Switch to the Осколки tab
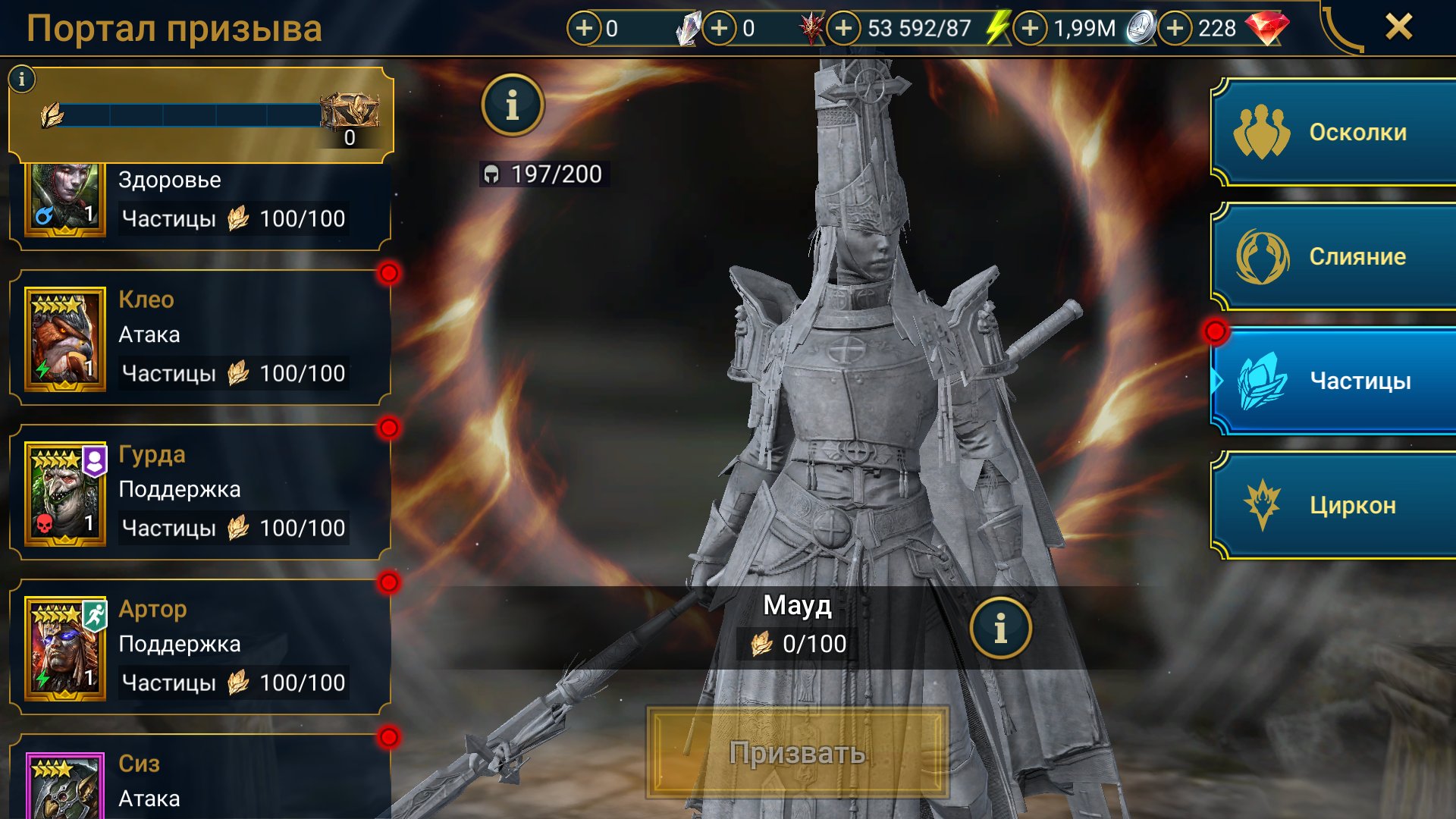Viewport: 1456px width, 819px height. pyautogui.click(x=1335, y=132)
